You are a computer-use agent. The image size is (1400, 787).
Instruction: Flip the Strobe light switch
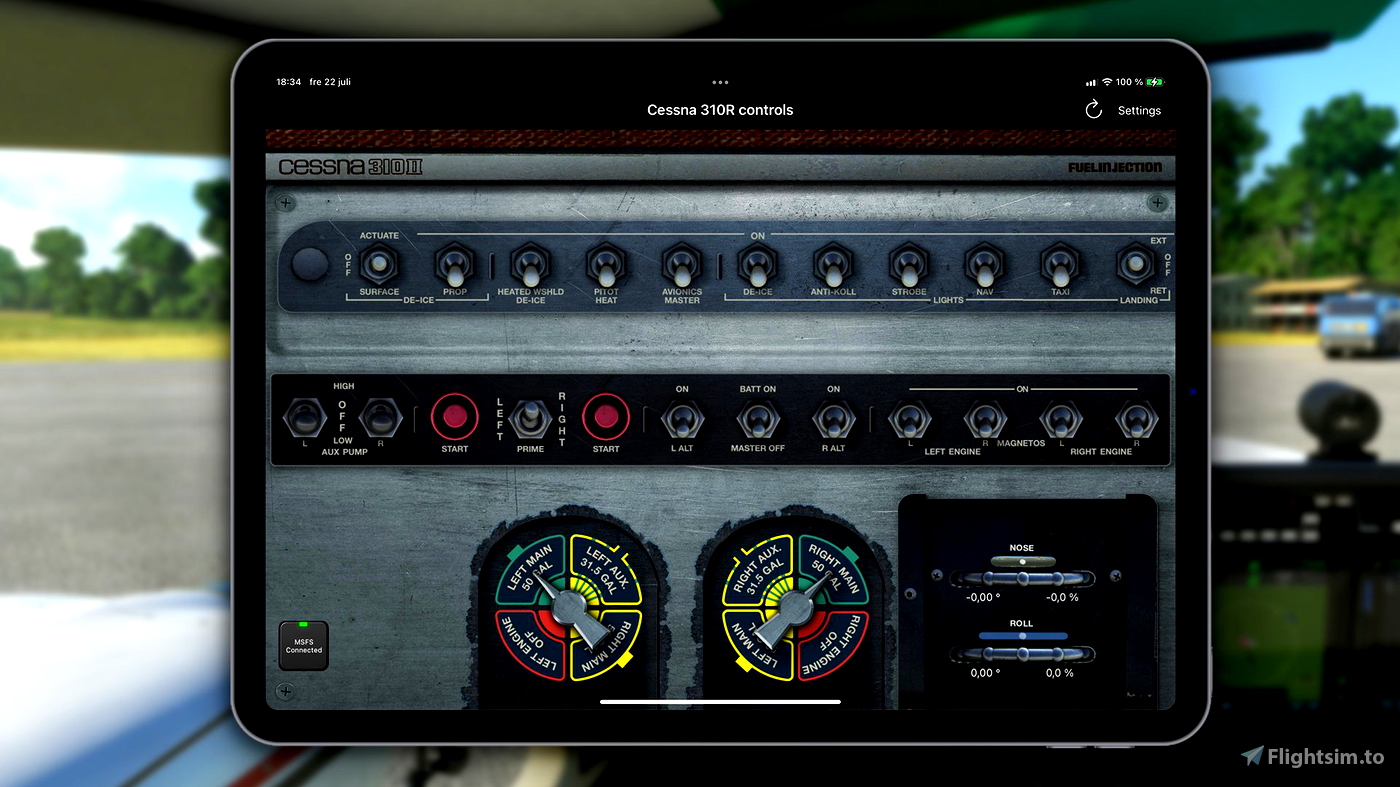[x=909, y=266]
